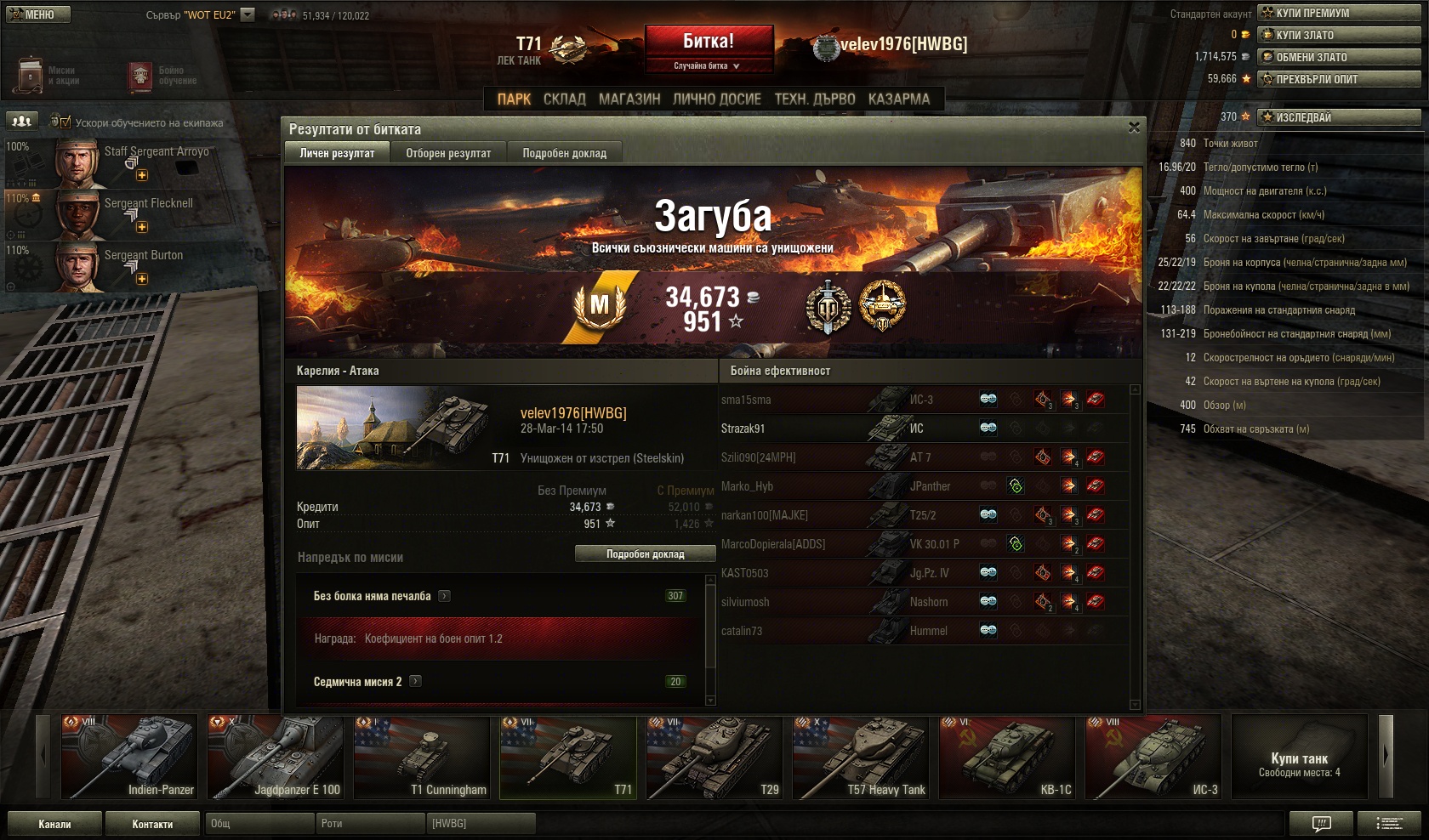This screenshot has height=840, width=1429.
Task: Click the Подробен доклад button under mission progress
Action: coord(645,554)
